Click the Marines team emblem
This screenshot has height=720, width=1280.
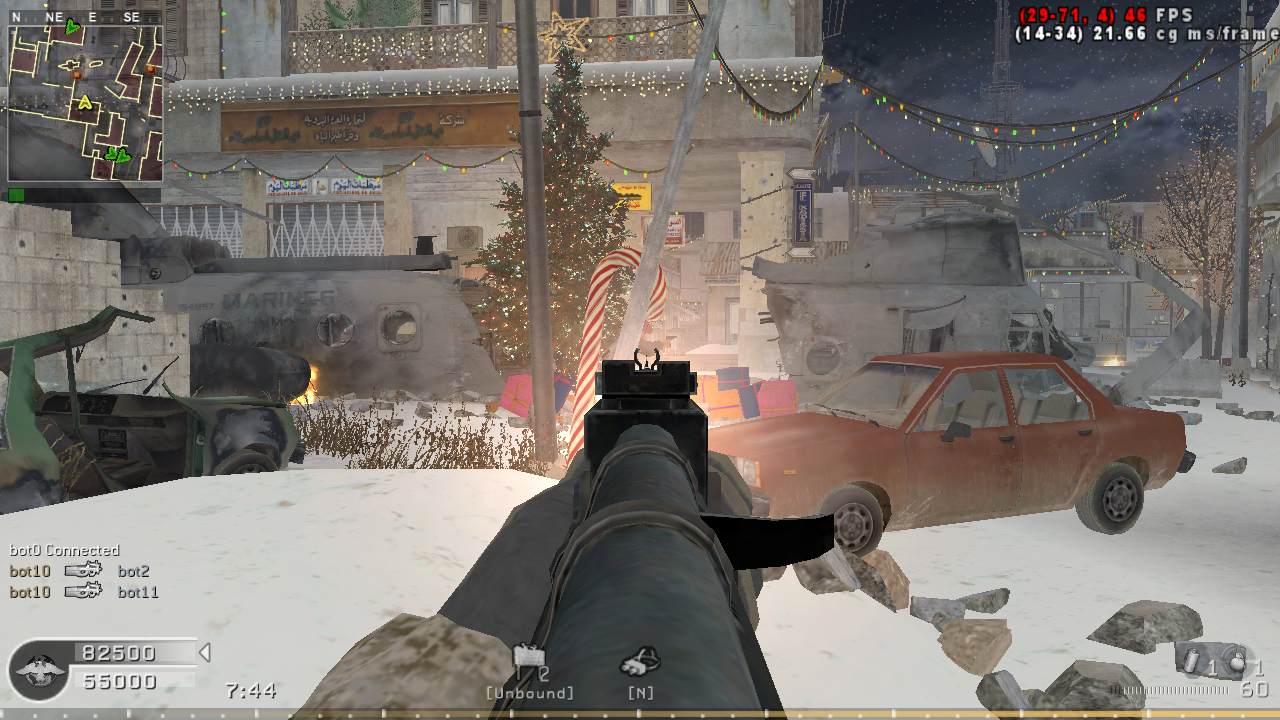click(40, 668)
